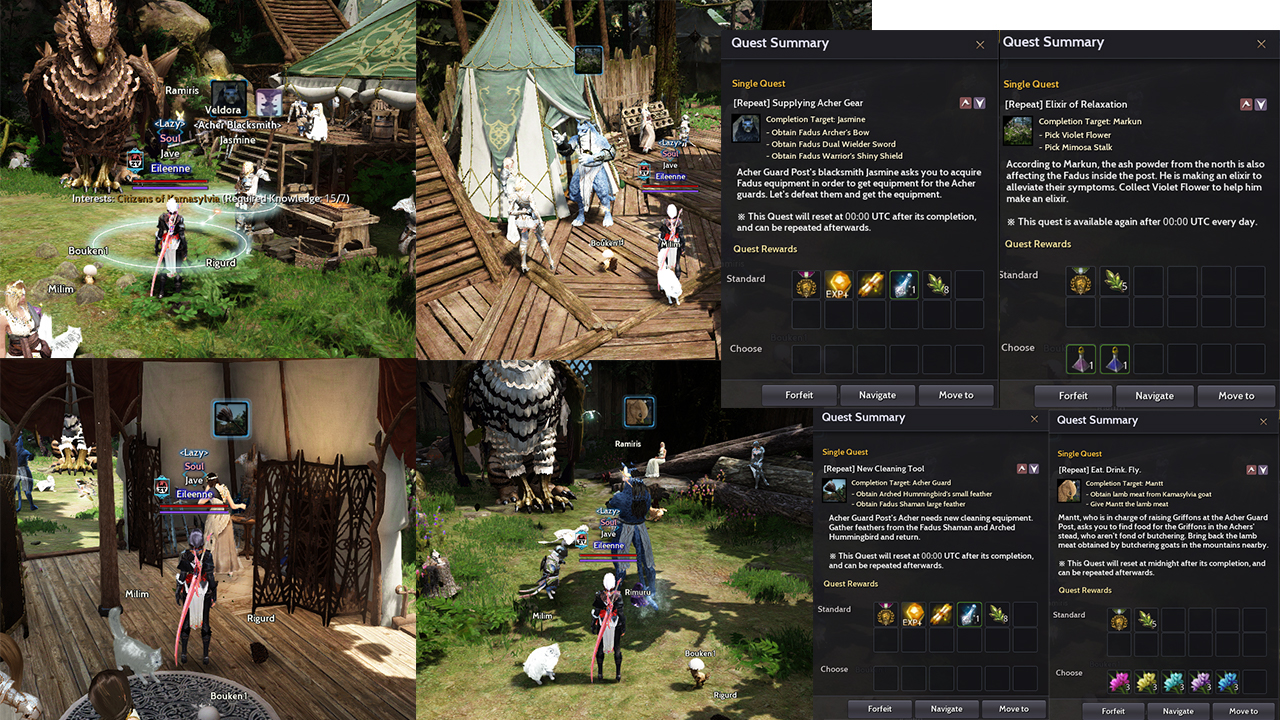Click the Violet Flower quest thumbnail
The height and width of the screenshot is (720, 1280).
(1016, 130)
